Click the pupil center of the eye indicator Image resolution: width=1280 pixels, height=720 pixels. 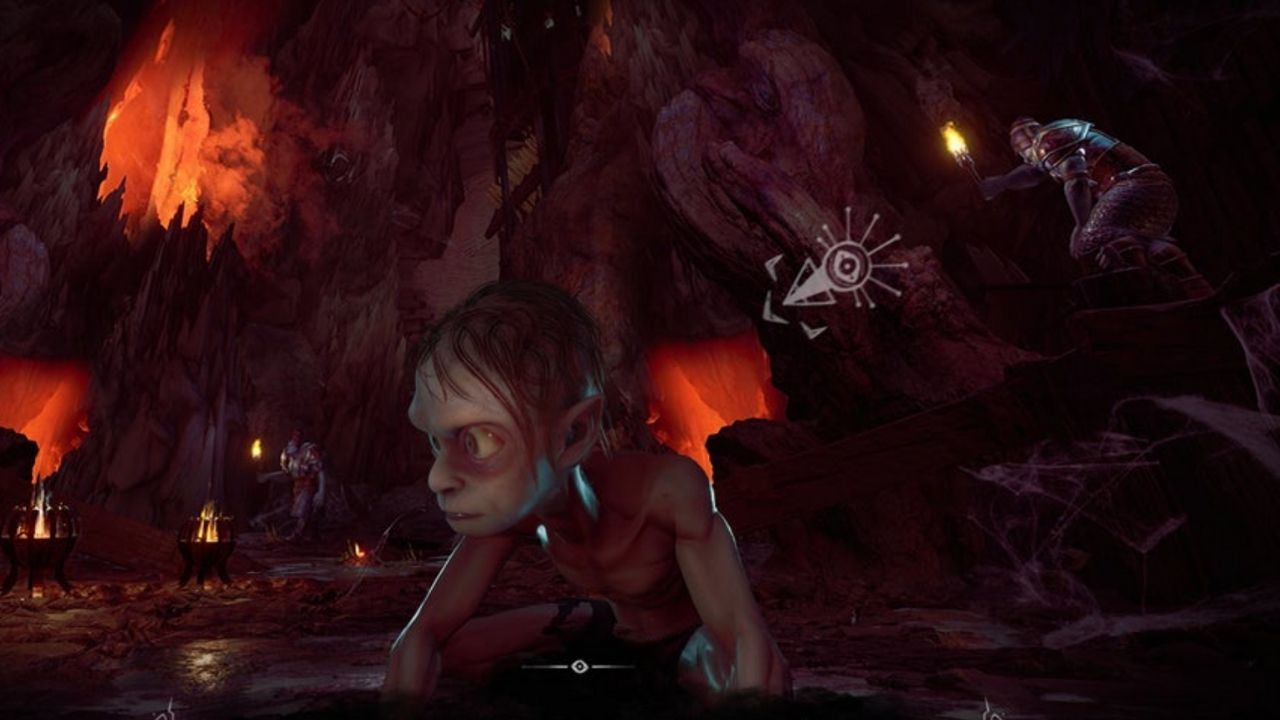tap(846, 266)
